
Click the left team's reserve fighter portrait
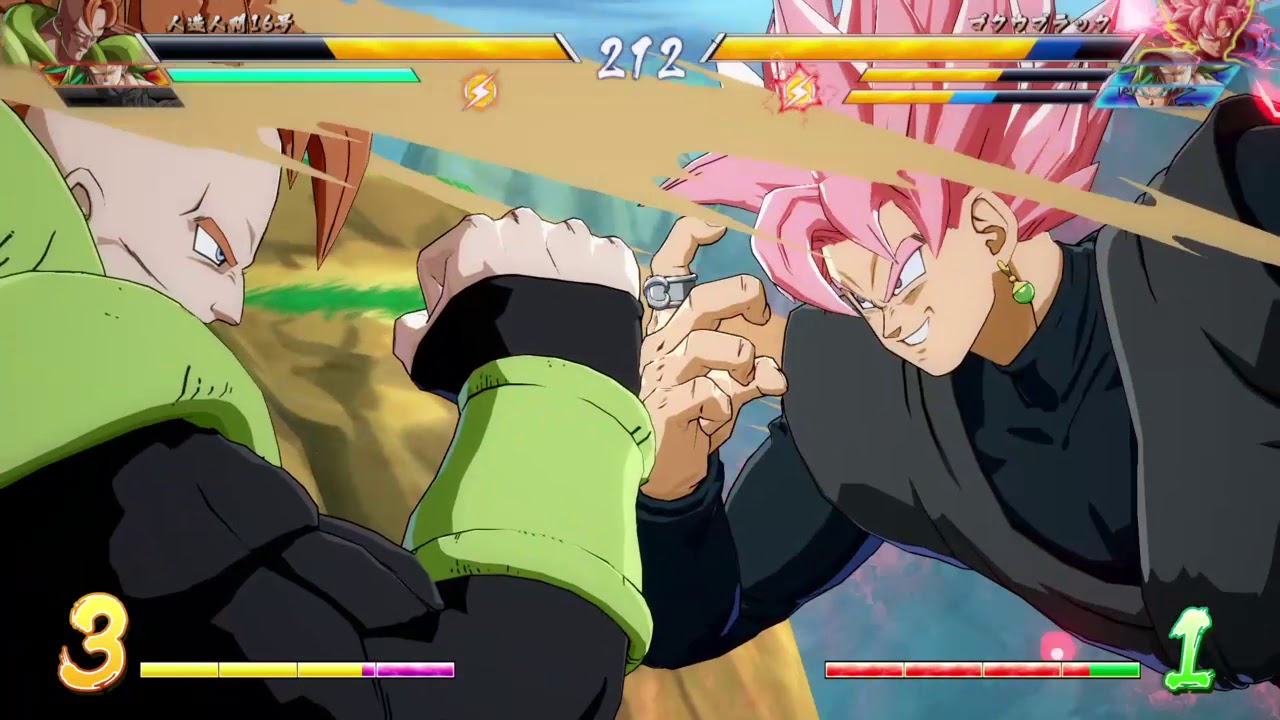point(105,75)
